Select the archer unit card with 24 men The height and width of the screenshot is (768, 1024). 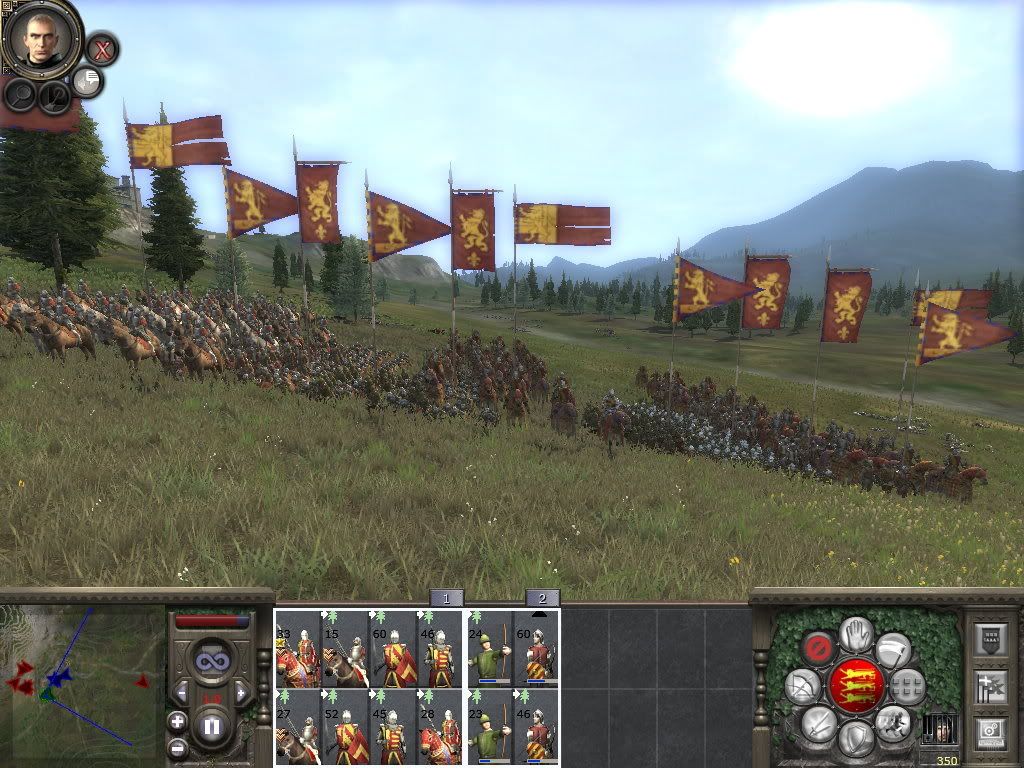click(x=490, y=649)
